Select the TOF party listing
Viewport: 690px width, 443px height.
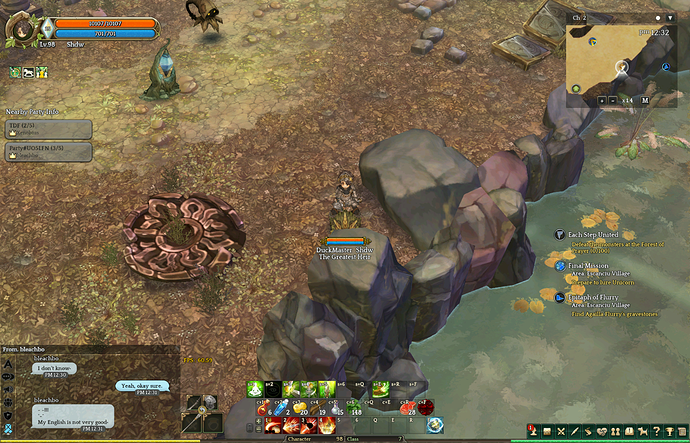48,129
